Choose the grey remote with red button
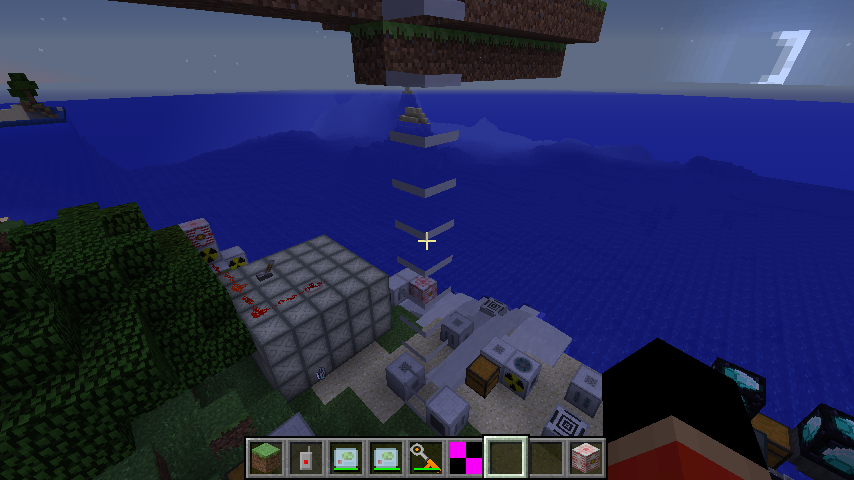 (x=306, y=457)
